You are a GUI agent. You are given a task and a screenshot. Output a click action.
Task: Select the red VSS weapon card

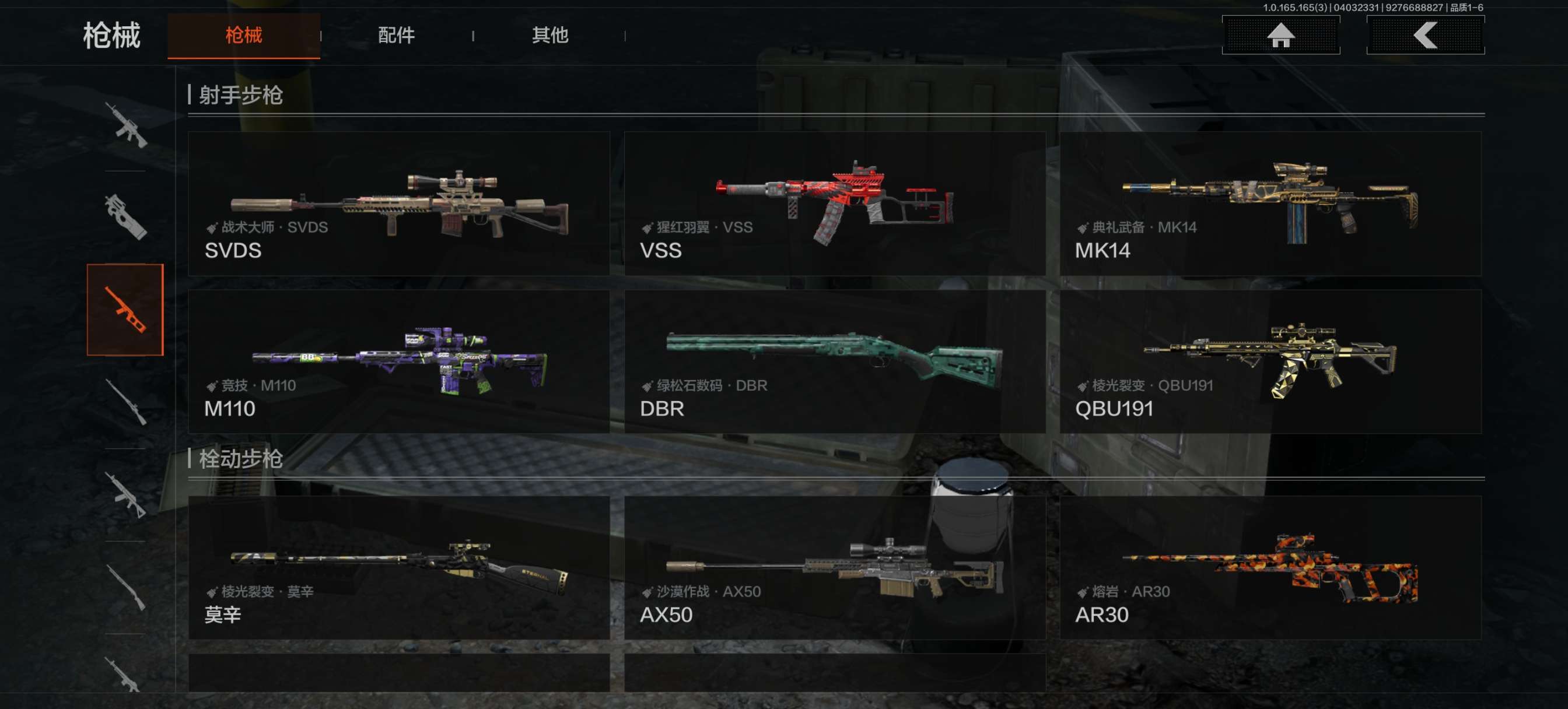(x=835, y=204)
